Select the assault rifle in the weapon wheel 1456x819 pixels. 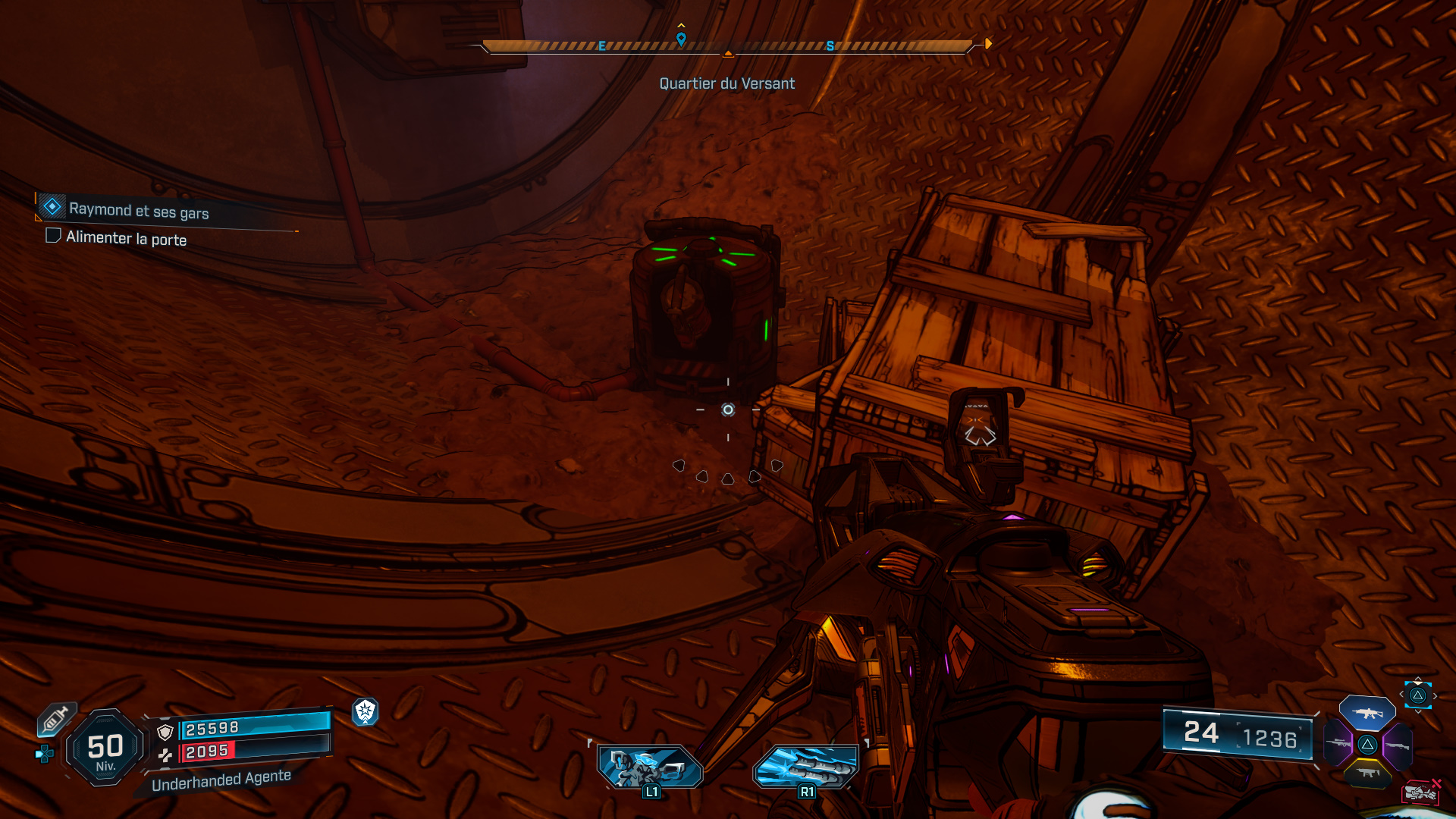1367,714
